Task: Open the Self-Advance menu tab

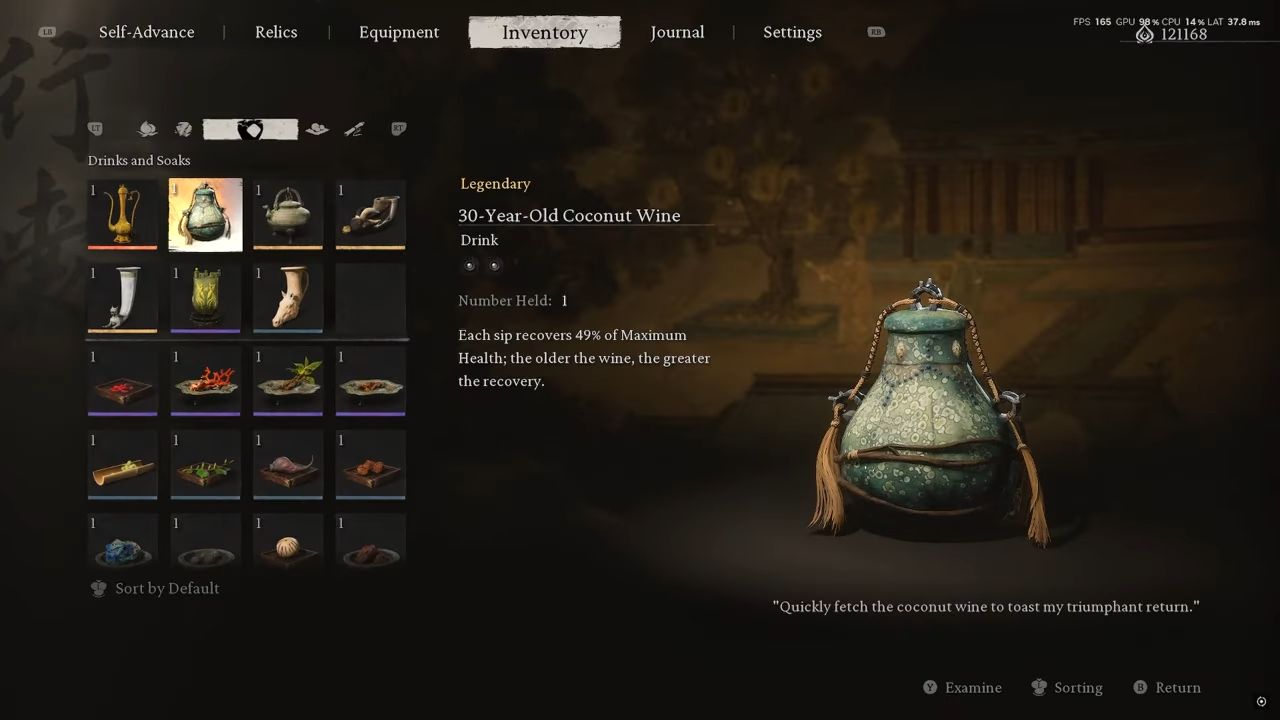Action: pyautogui.click(x=146, y=32)
